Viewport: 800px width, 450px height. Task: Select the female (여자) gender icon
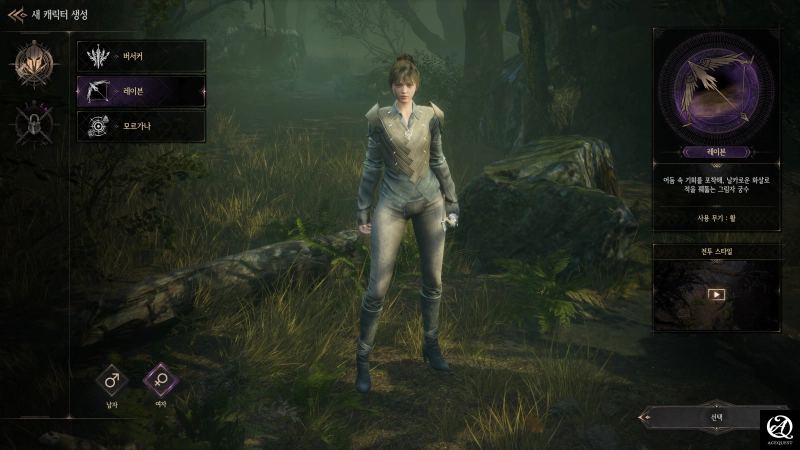click(x=160, y=380)
